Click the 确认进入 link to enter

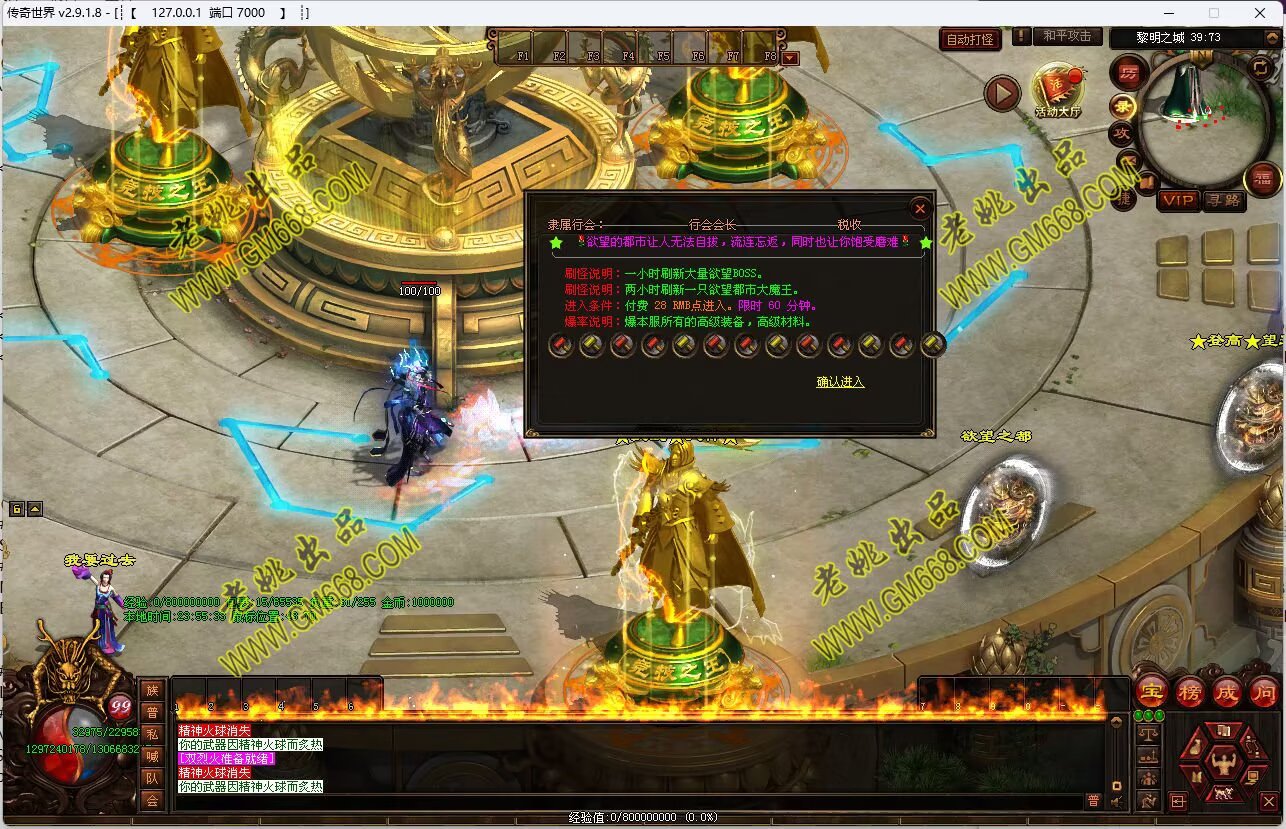[x=840, y=382]
